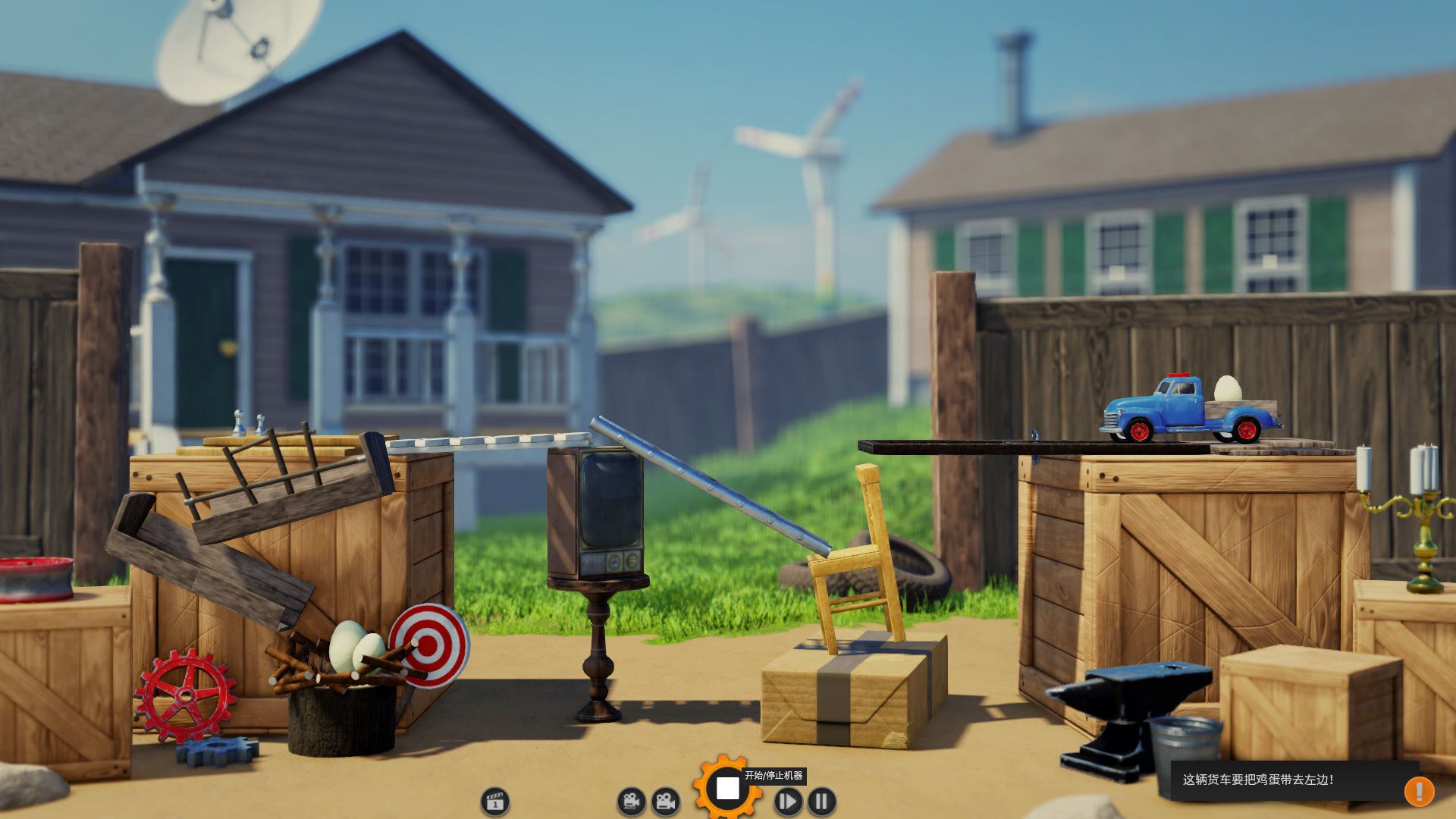Toggle the AUTO camera mode
This screenshot has height=819, width=1456.
[x=631, y=802]
